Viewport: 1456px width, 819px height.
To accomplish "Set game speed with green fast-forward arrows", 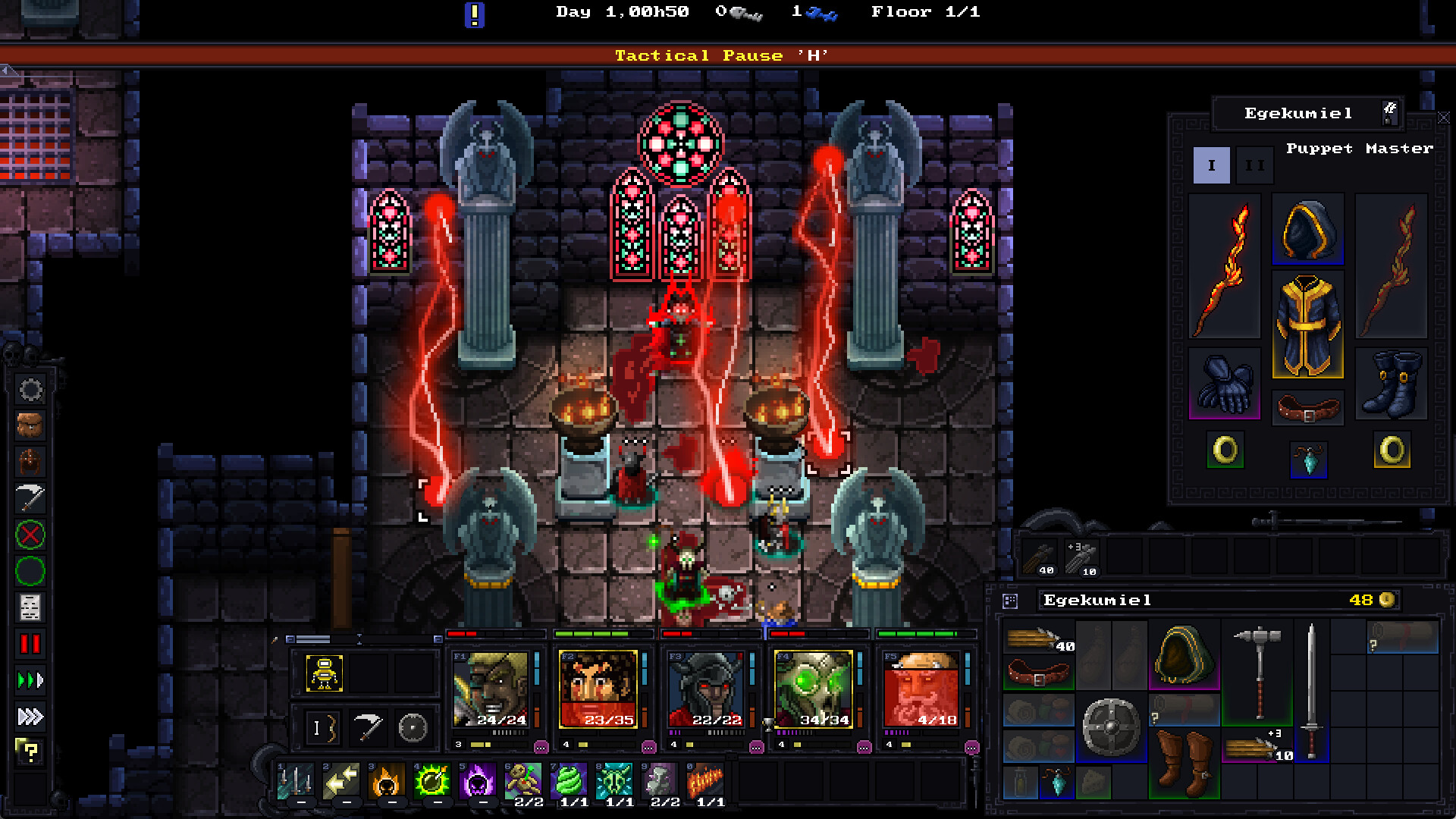I will tap(30, 680).
